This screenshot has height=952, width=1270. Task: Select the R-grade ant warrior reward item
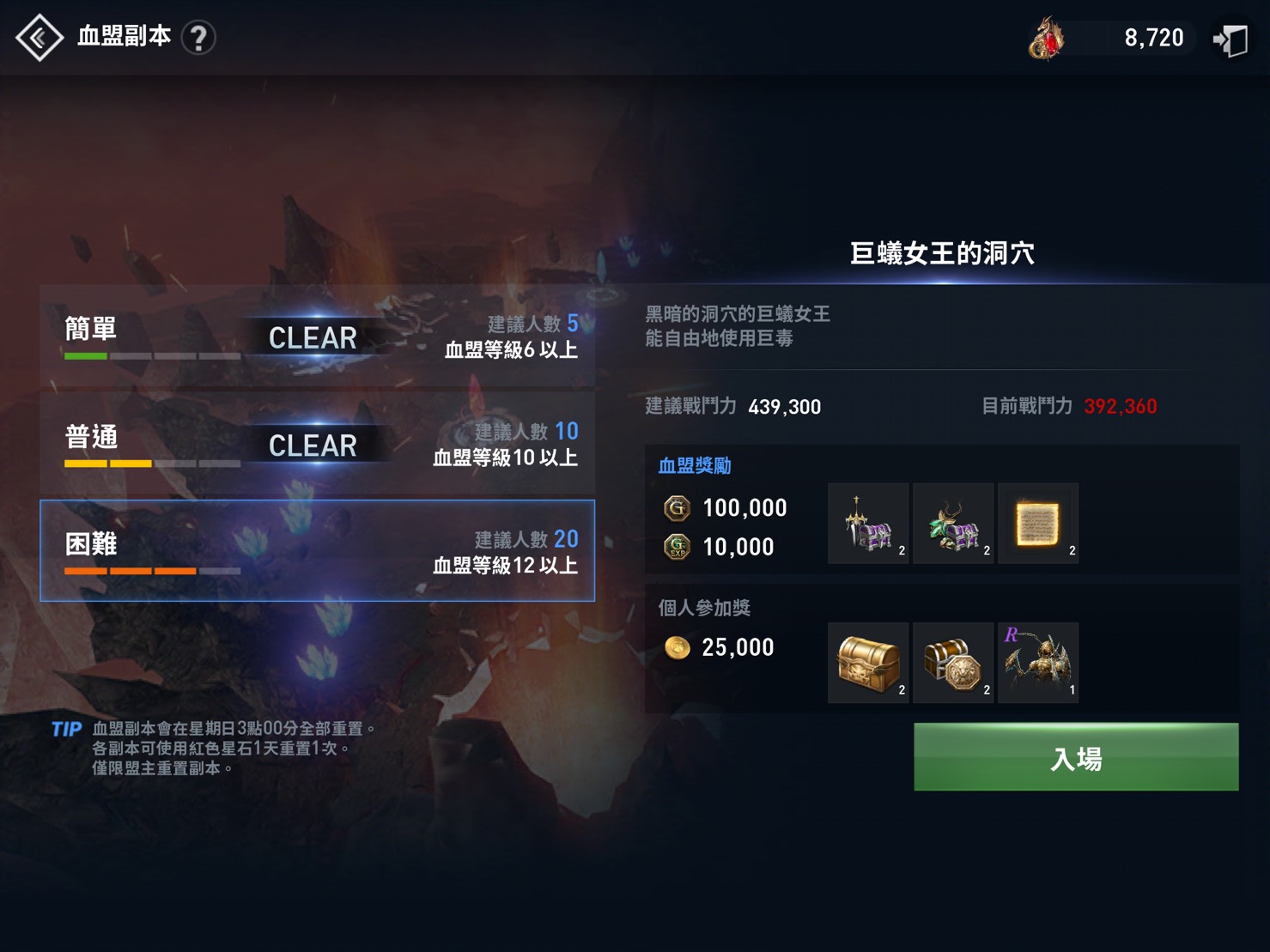(x=1038, y=662)
